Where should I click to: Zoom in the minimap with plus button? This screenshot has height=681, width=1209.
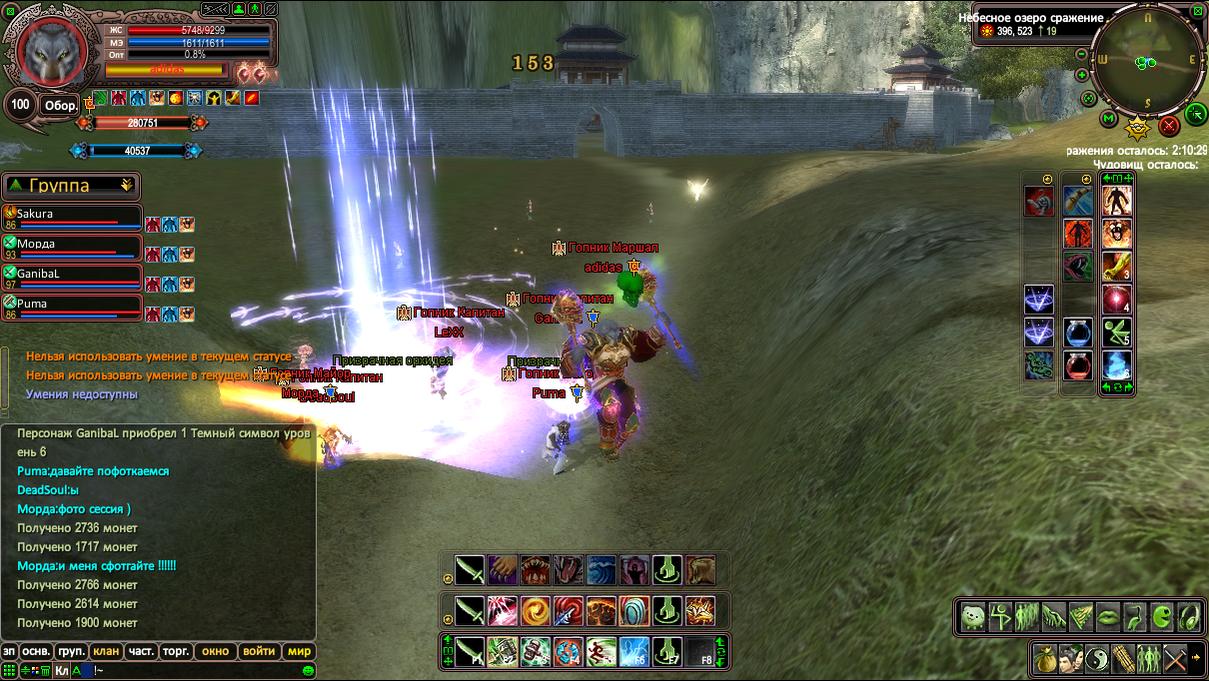[1082, 75]
